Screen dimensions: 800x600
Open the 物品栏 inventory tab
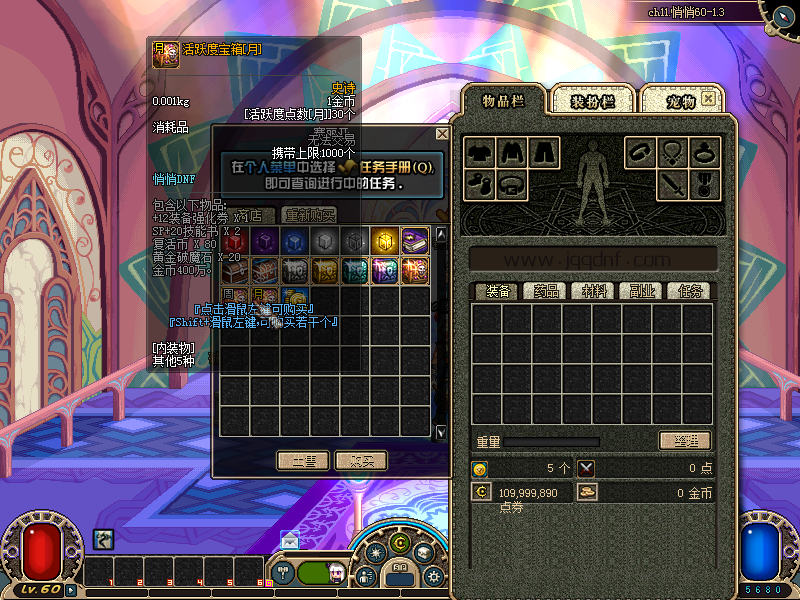503,100
